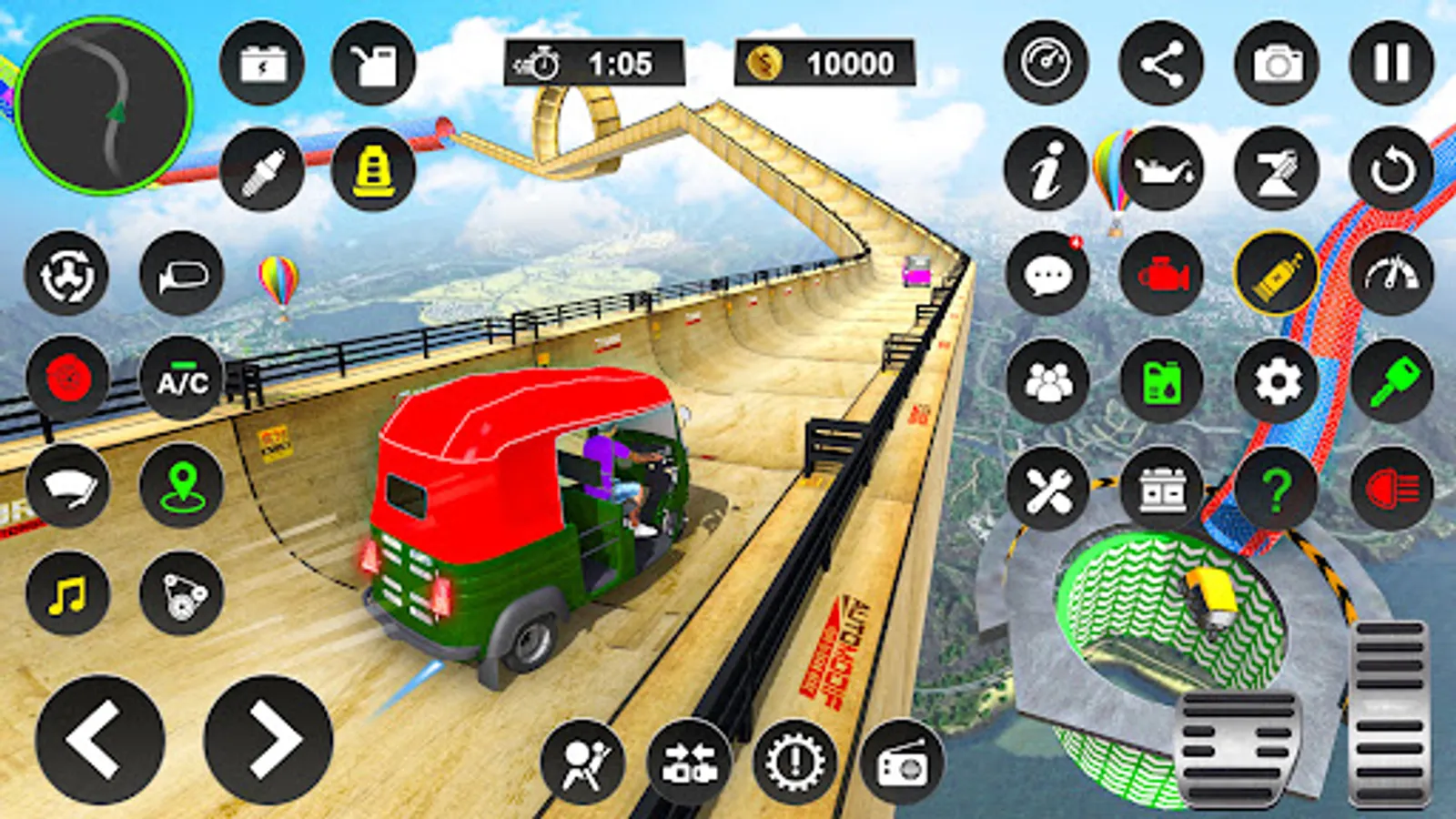The width and height of the screenshot is (1456, 819).
Task: Pause the game with the pause button
Action: 1391,64
